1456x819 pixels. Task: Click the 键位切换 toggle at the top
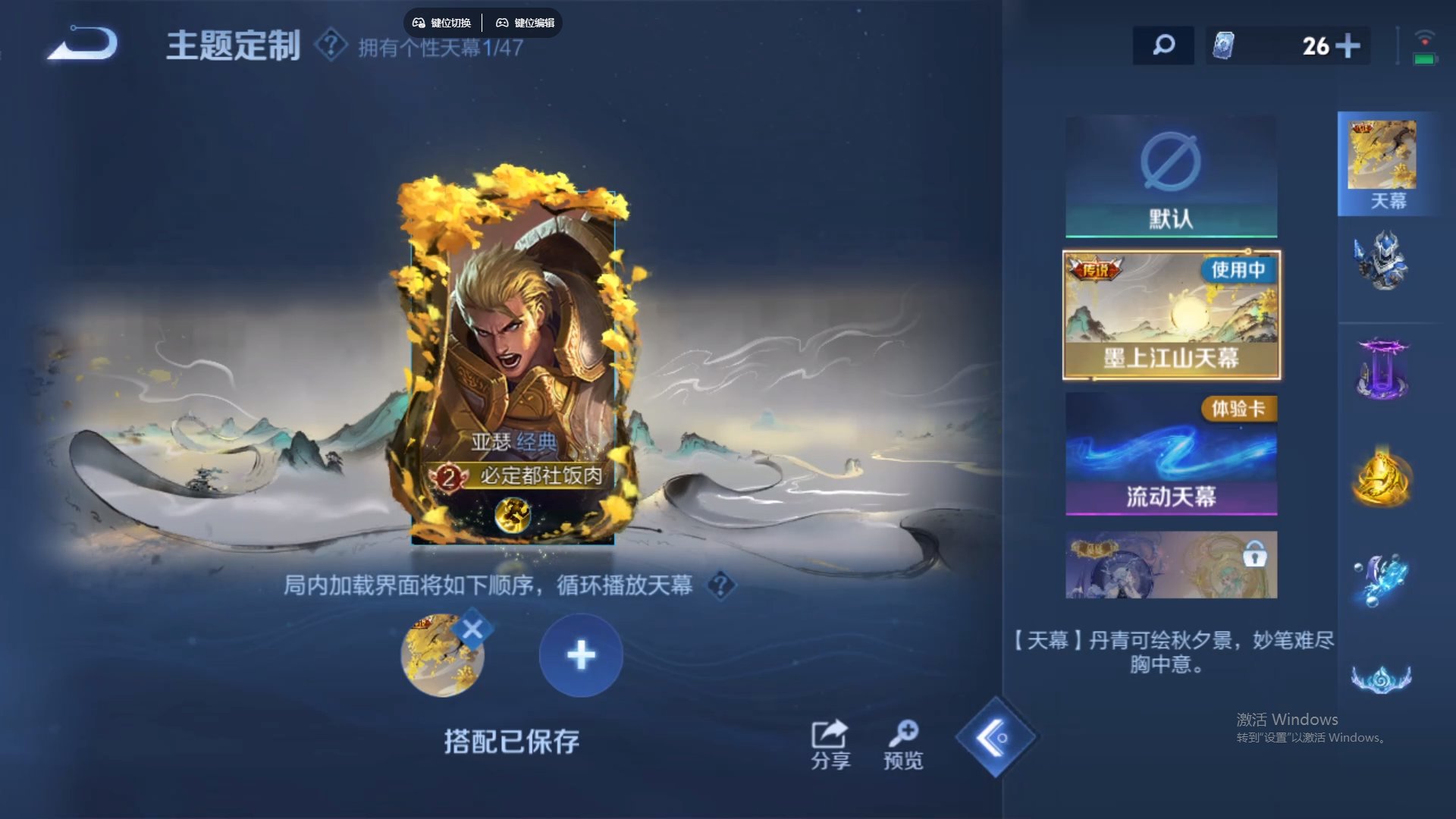tap(441, 22)
